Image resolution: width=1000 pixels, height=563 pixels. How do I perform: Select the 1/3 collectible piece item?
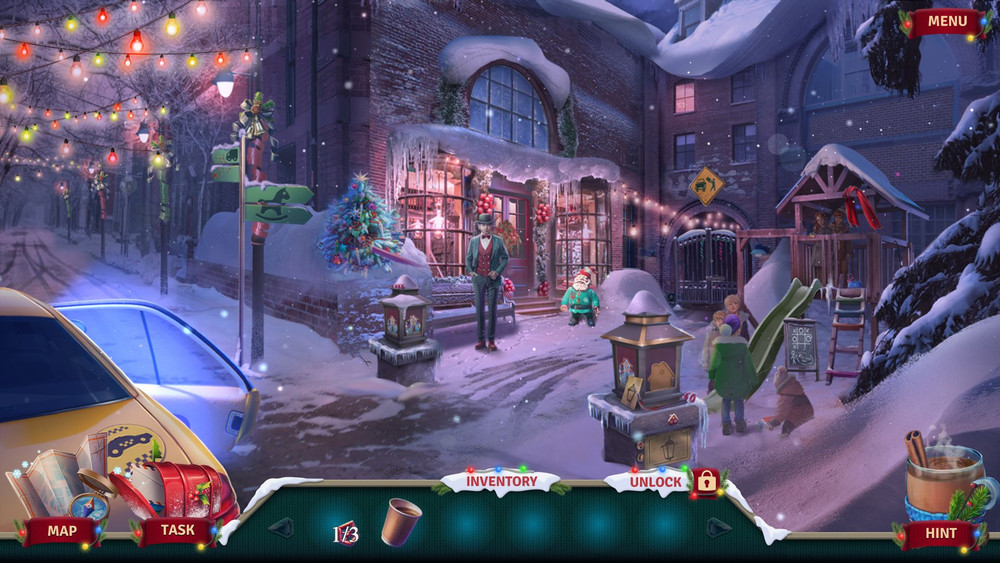pos(346,533)
